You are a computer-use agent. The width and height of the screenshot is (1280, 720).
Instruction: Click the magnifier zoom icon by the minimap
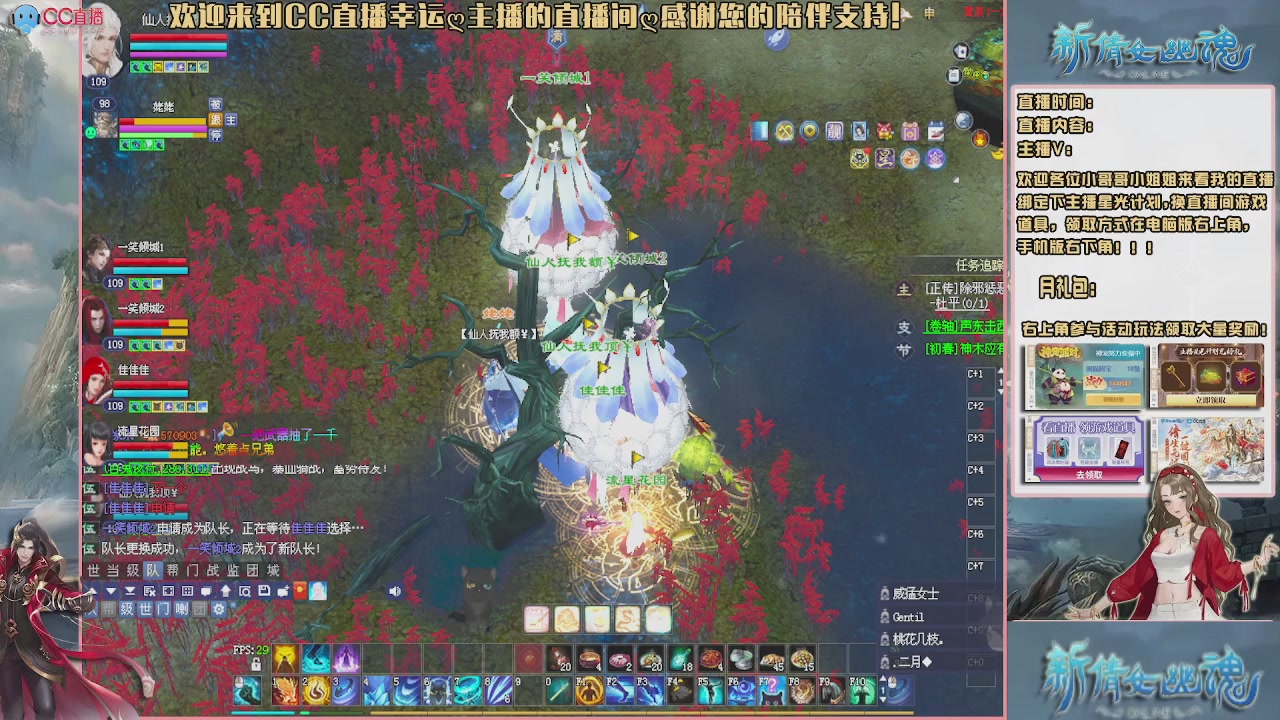963,121
